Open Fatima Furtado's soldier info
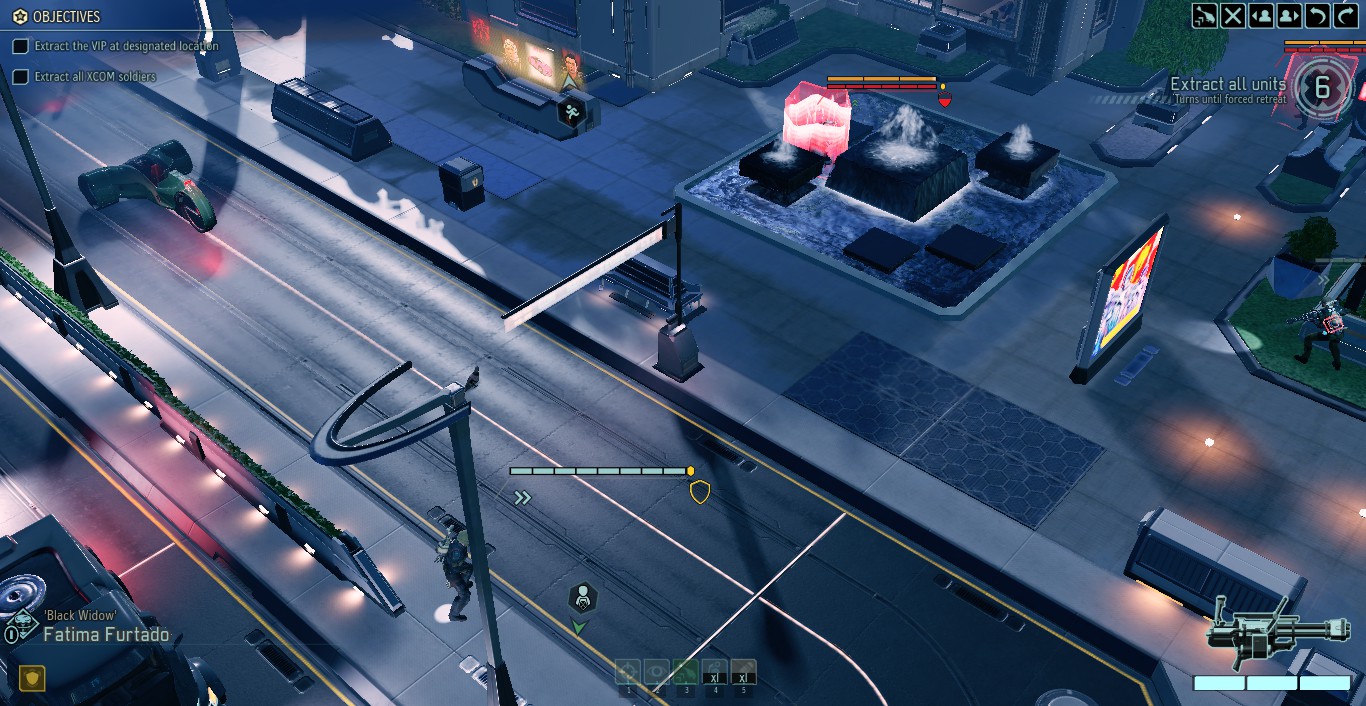Image resolution: width=1366 pixels, height=706 pixels. [x=106, y=635]
